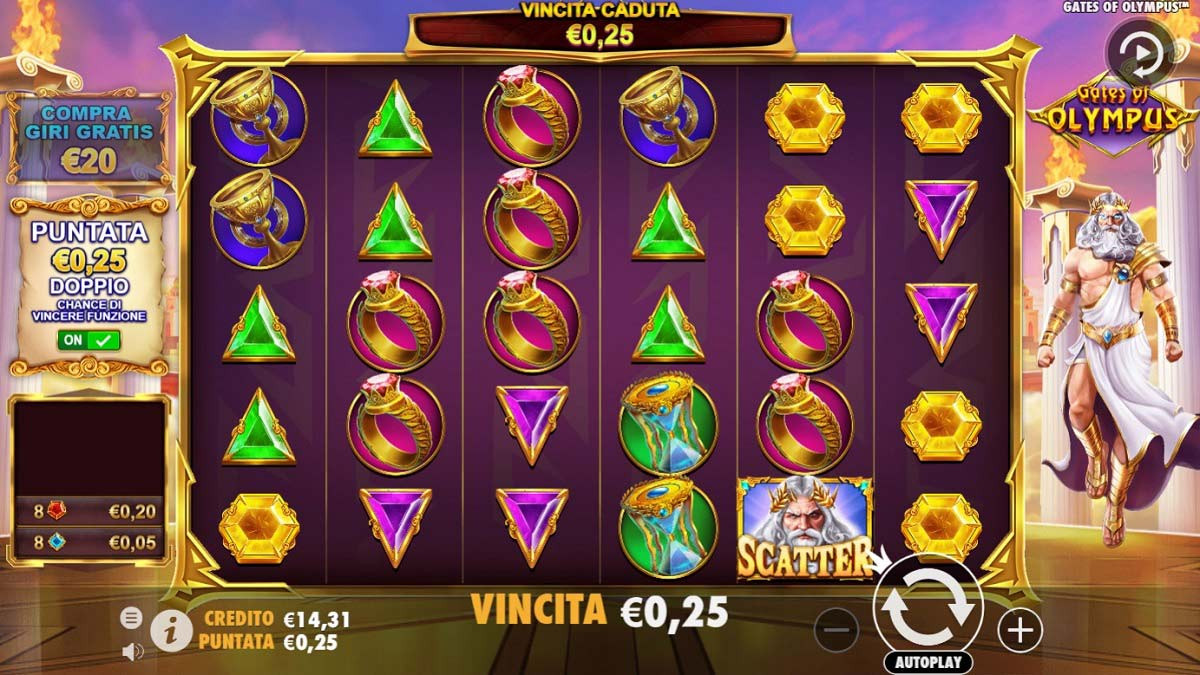Screen dimensions: 1200x675
Task: Toggle the double chance ON switch
Action: click(90, 340)
